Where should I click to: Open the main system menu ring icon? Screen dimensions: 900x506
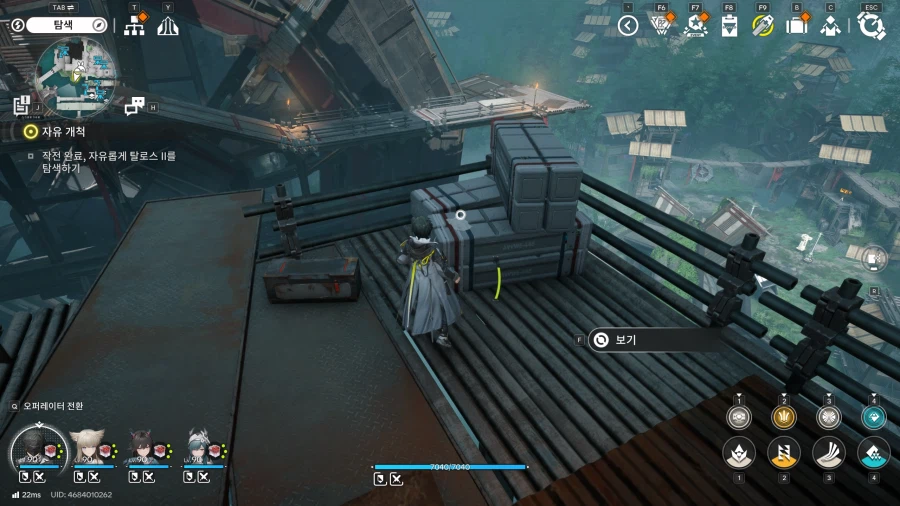point(871,26)
